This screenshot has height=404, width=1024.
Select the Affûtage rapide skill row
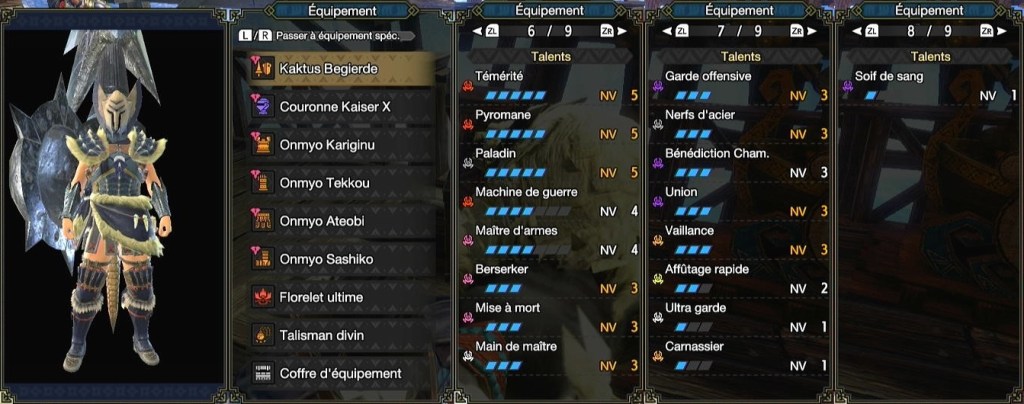click(740, 279)
